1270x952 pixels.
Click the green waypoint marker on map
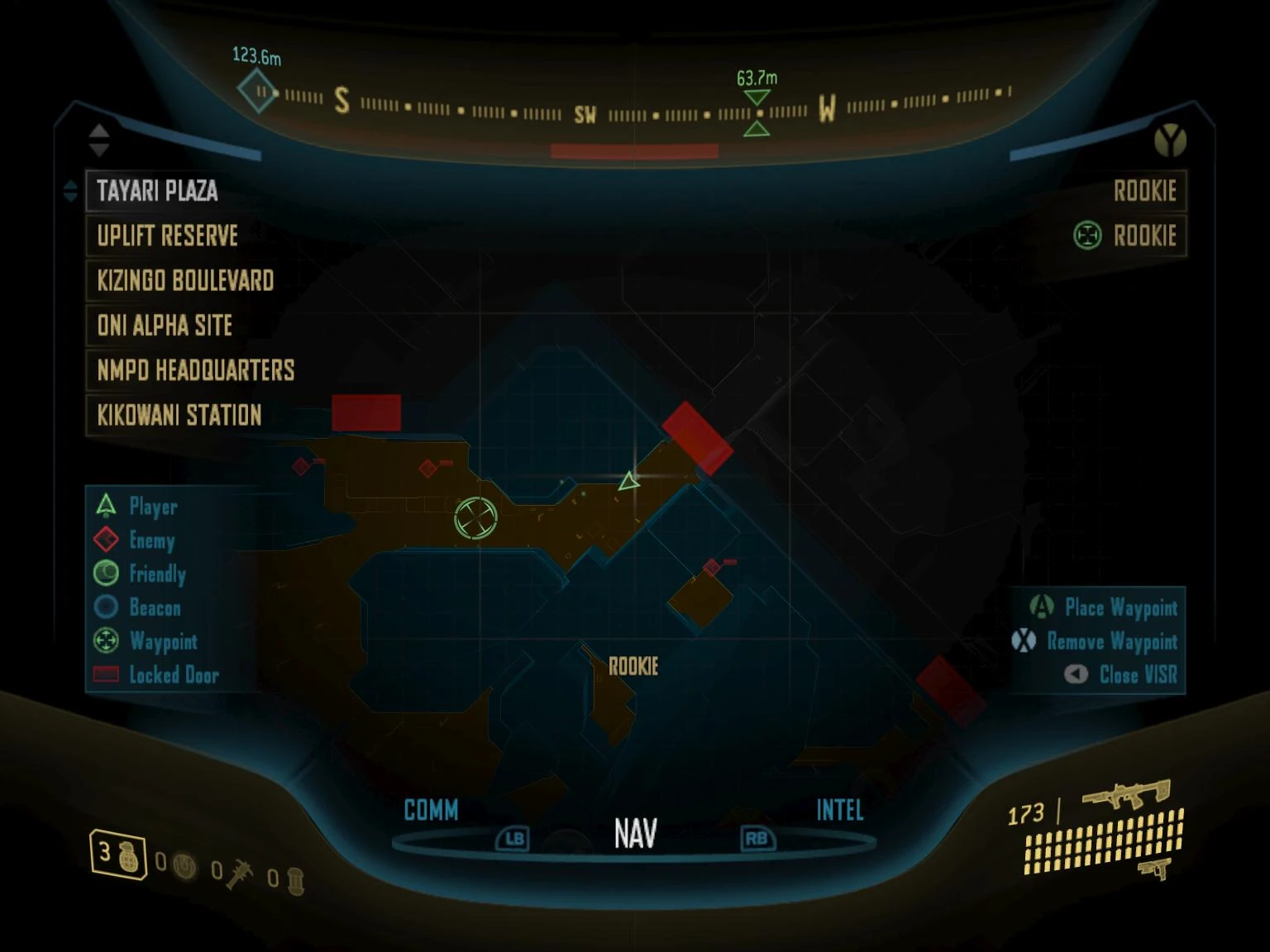(476, 518)
